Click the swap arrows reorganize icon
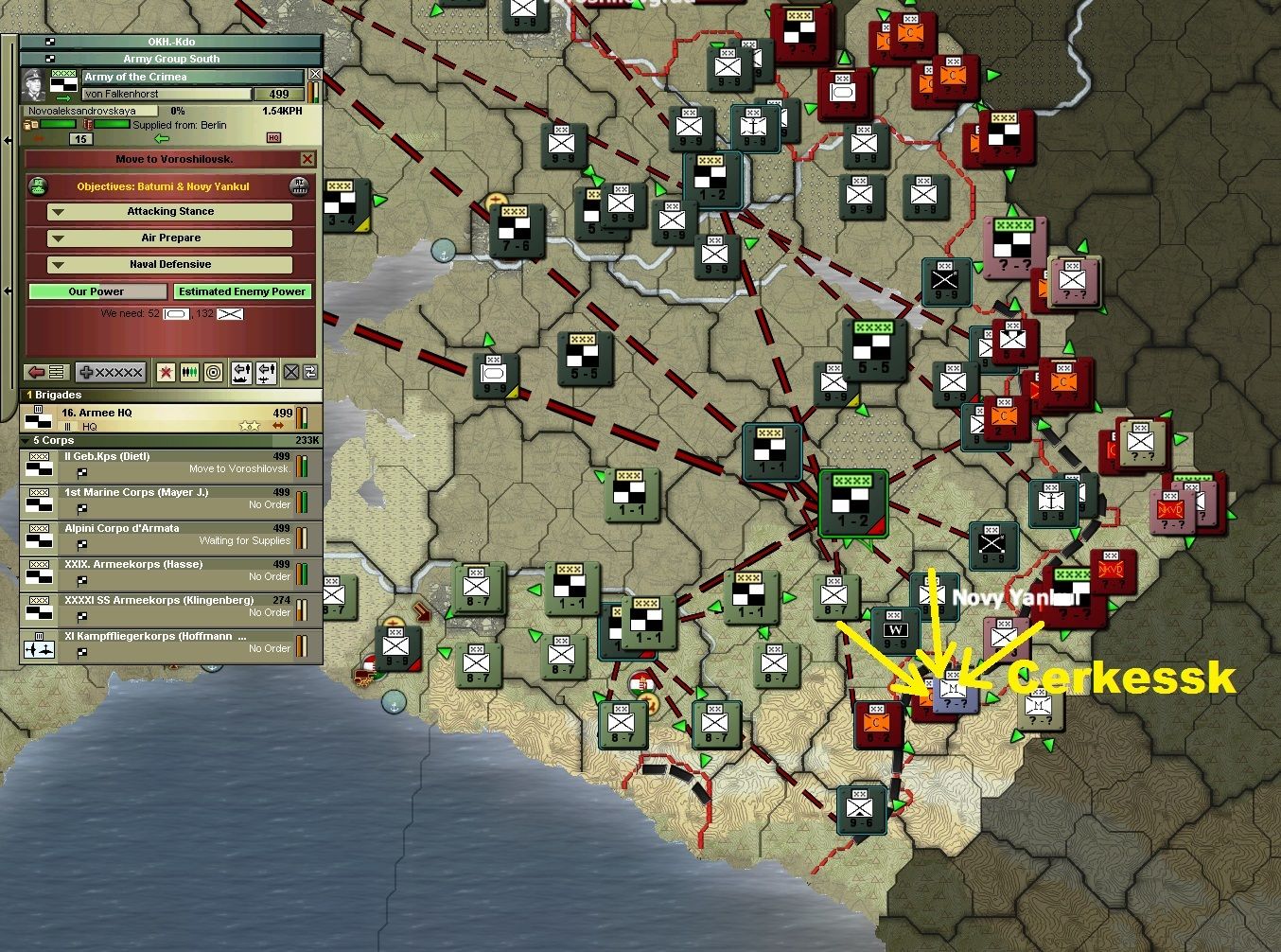Screen dimensions: 1281x952 click(x=310, y=372)
